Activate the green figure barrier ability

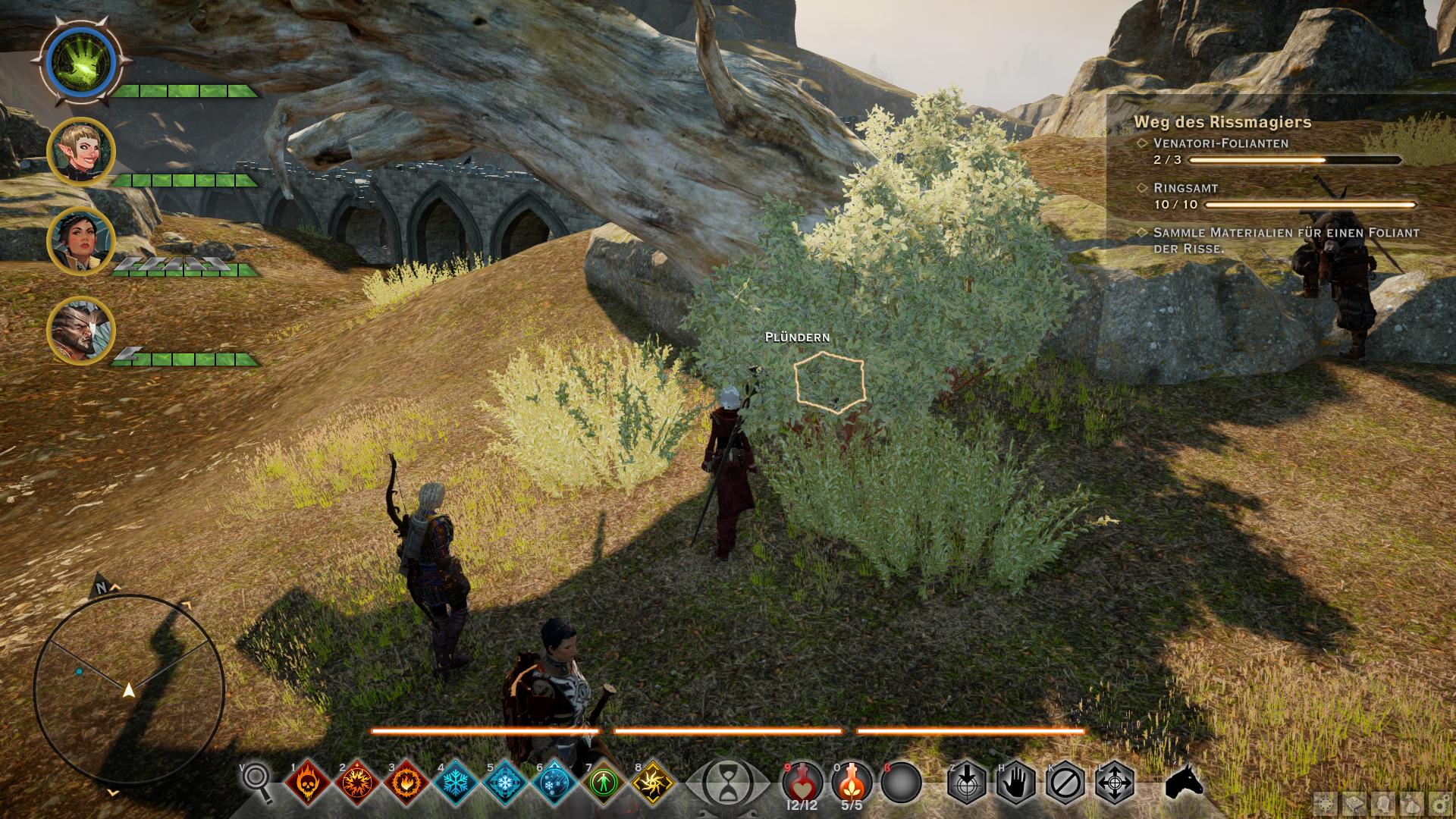[x=604, y=782]
